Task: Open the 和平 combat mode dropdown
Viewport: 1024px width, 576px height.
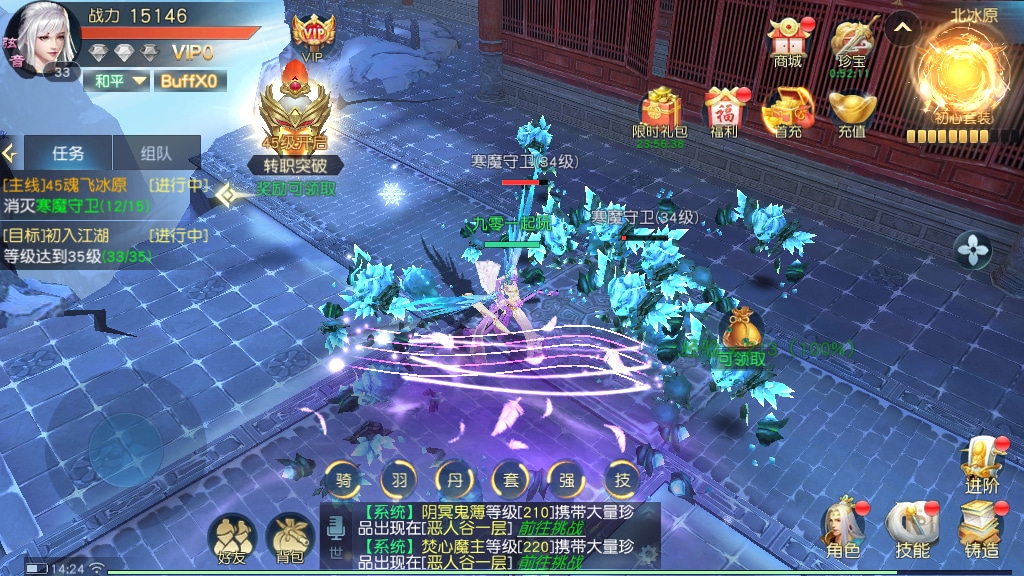Action: (x=118, y=81)
